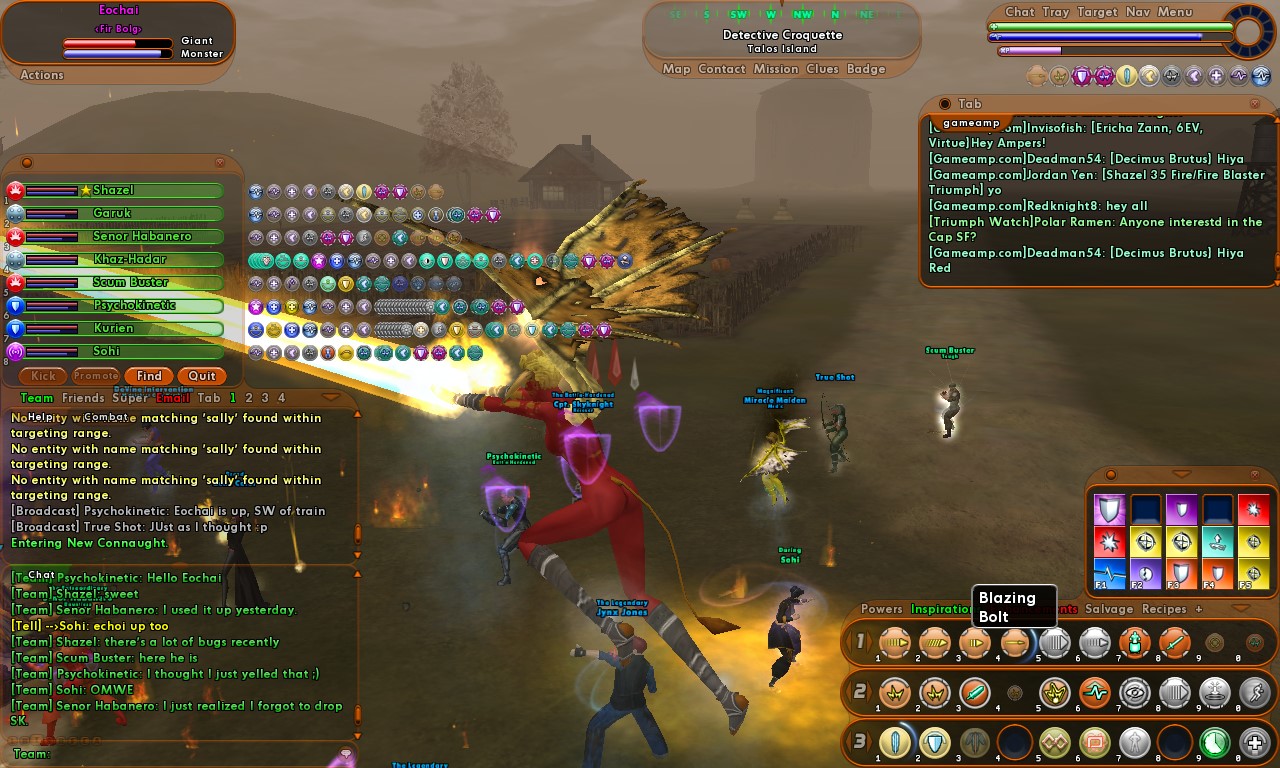Click the Find button in the team window
Image resolution: width=1280 pixels, height=768 pixels.
[150, 376]
